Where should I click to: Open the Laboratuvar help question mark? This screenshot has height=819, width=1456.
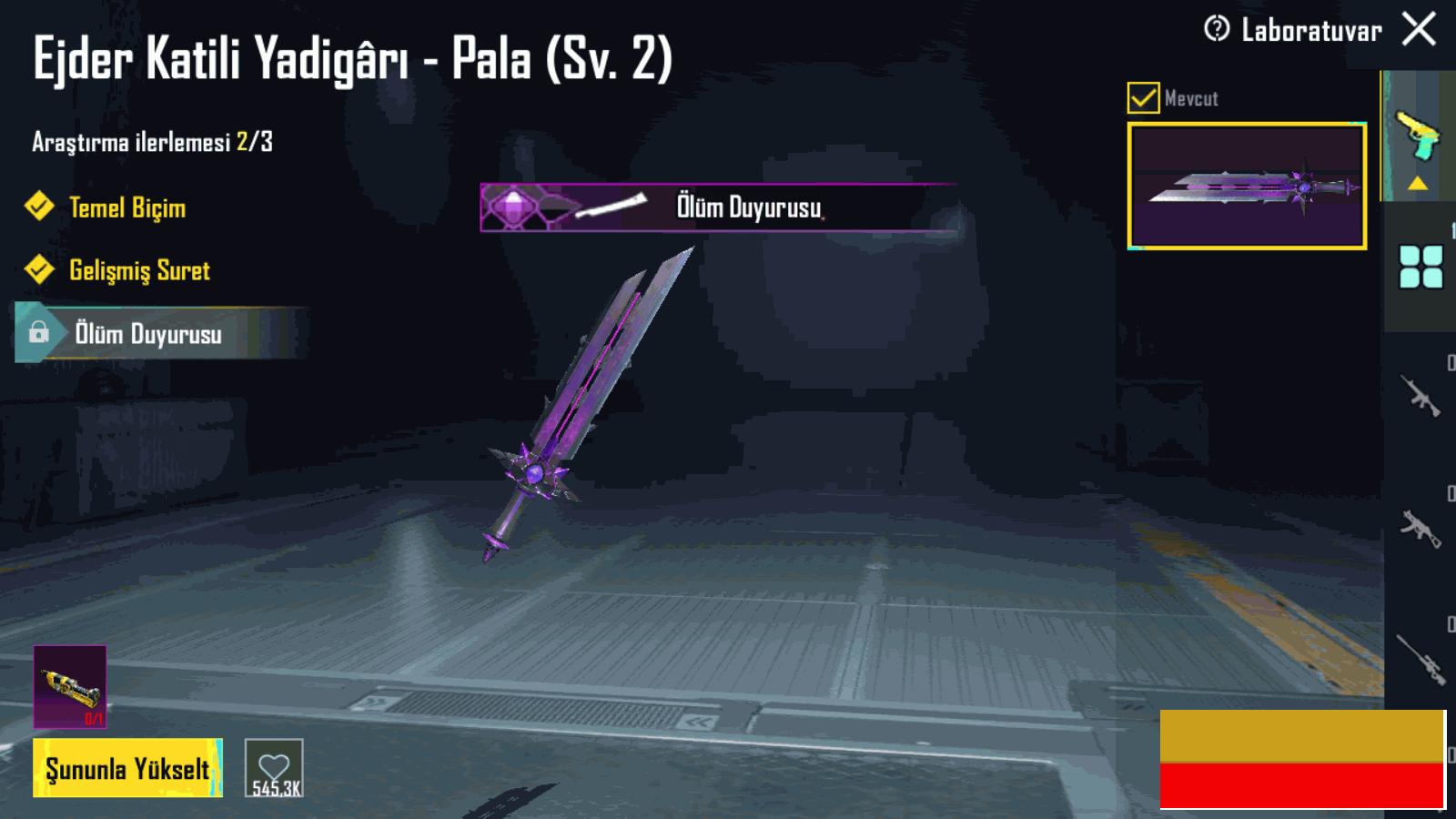coord(1217,29)
